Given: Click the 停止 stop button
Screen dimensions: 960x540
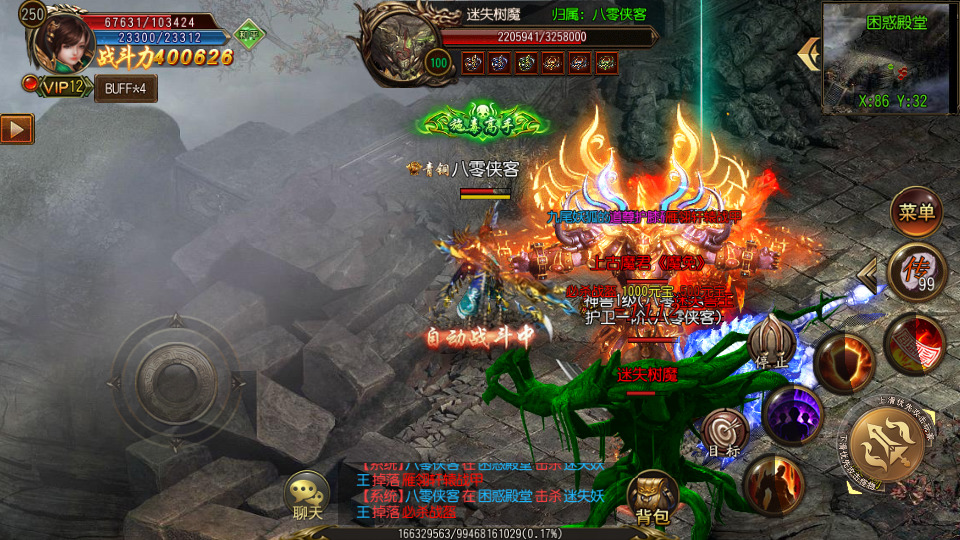Looking at the screenshot, I should (772, 342).
